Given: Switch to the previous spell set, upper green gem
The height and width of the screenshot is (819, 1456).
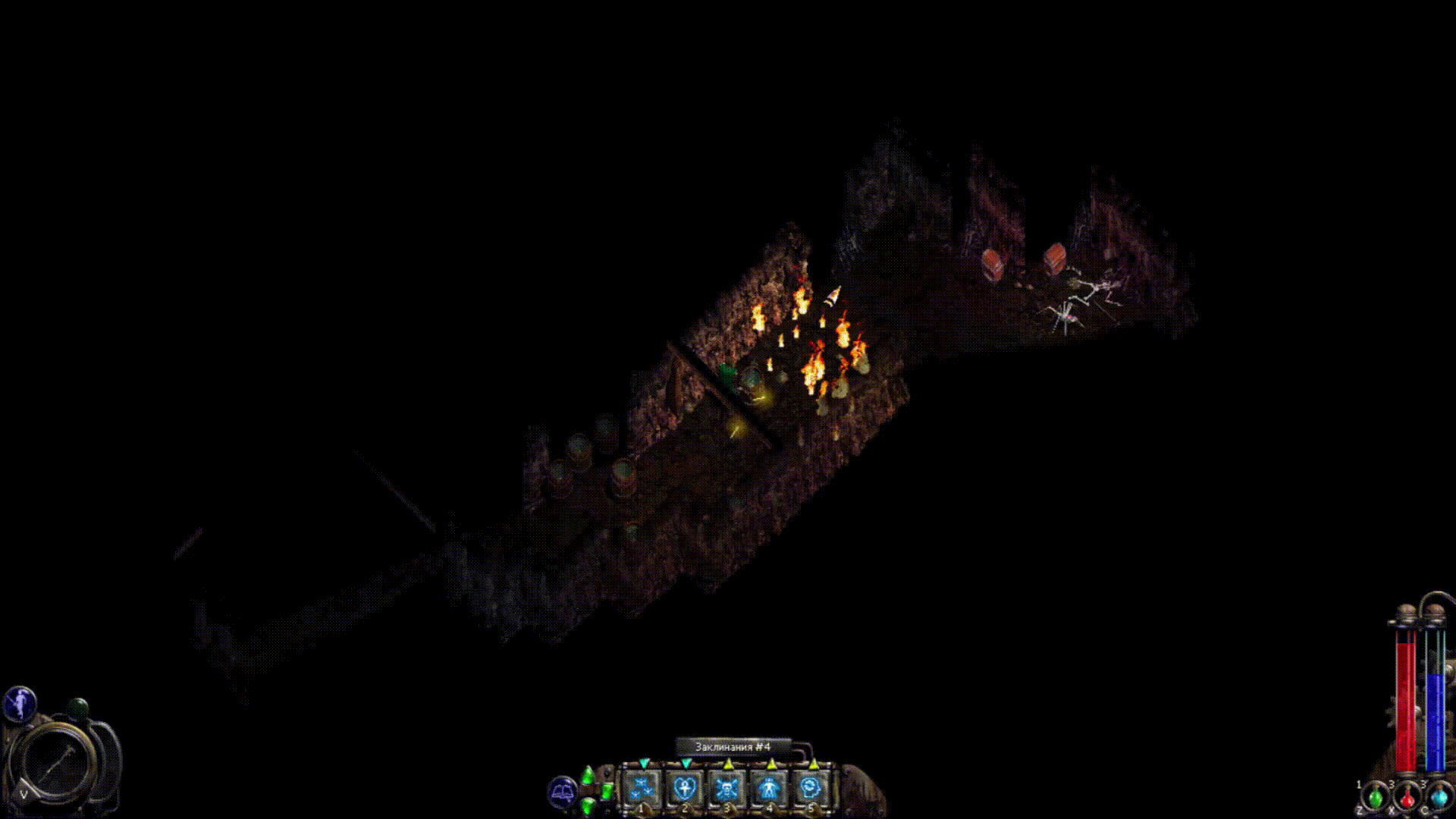Looking at the screenshot, I should (x=588, y=776).
